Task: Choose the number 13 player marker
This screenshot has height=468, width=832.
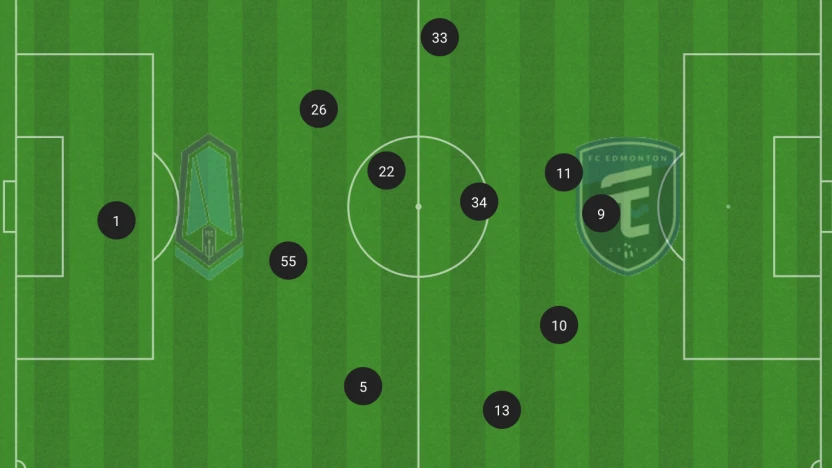Action: [x=501, y=409]
